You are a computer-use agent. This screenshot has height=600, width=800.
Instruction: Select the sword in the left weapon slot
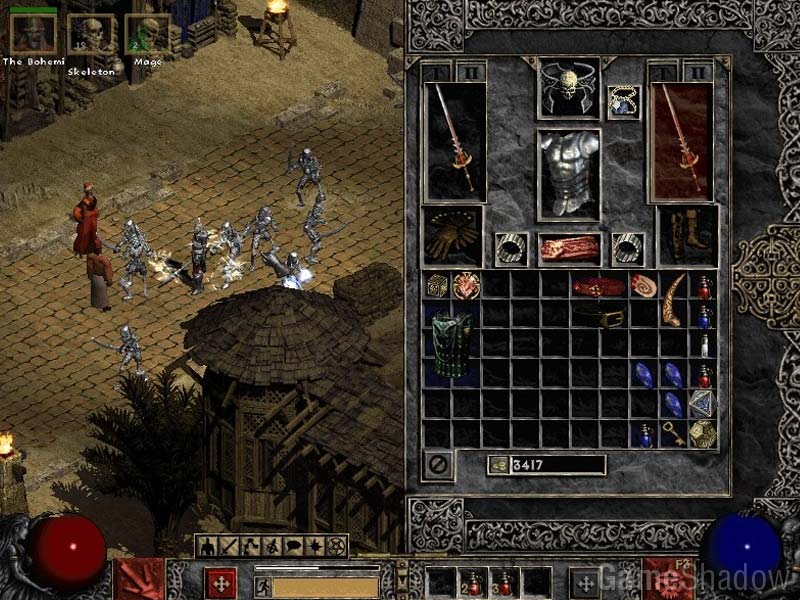point(455,140)
